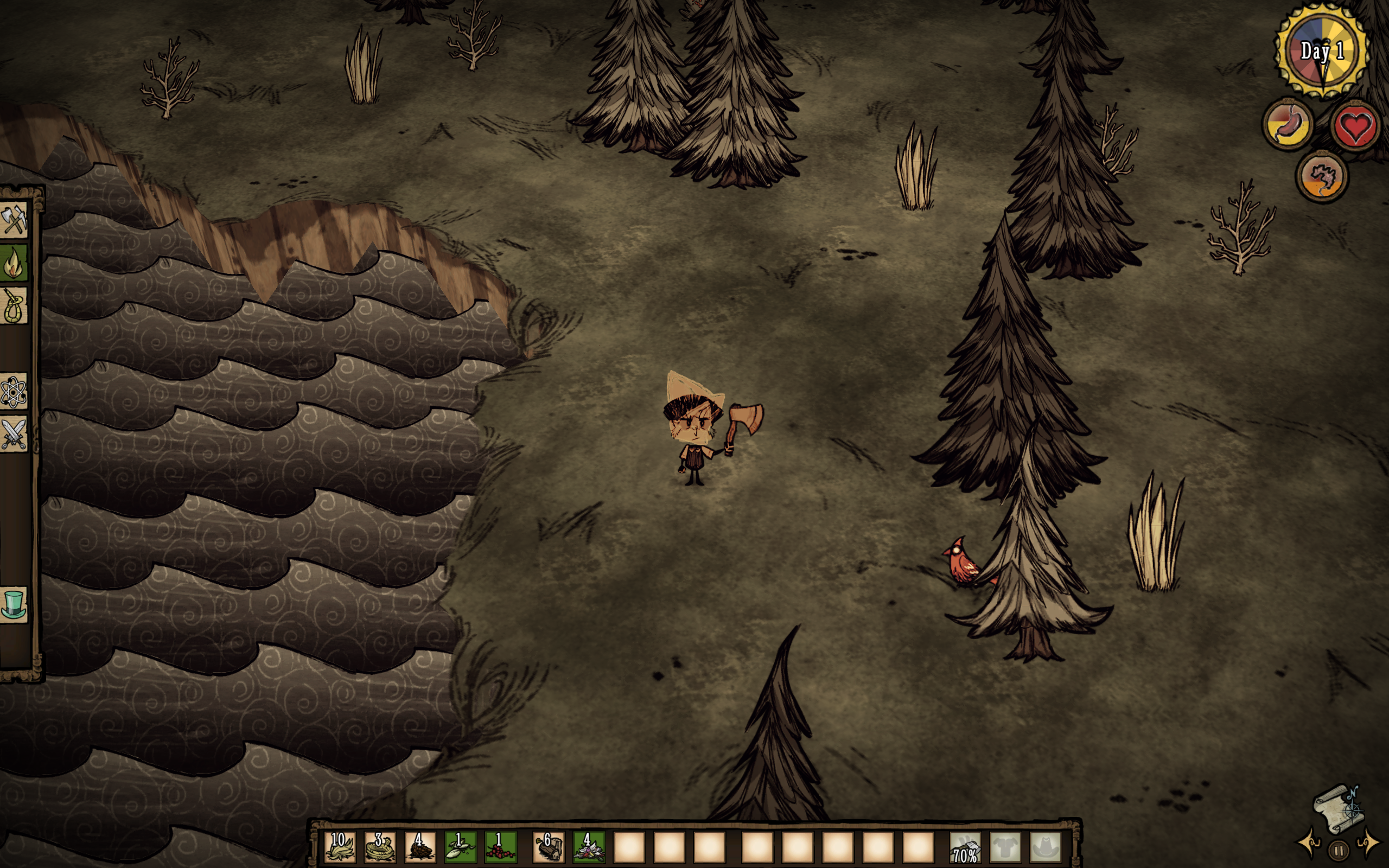
Task: Open the Science crafting tab with atom
Action: click(14, 392)
